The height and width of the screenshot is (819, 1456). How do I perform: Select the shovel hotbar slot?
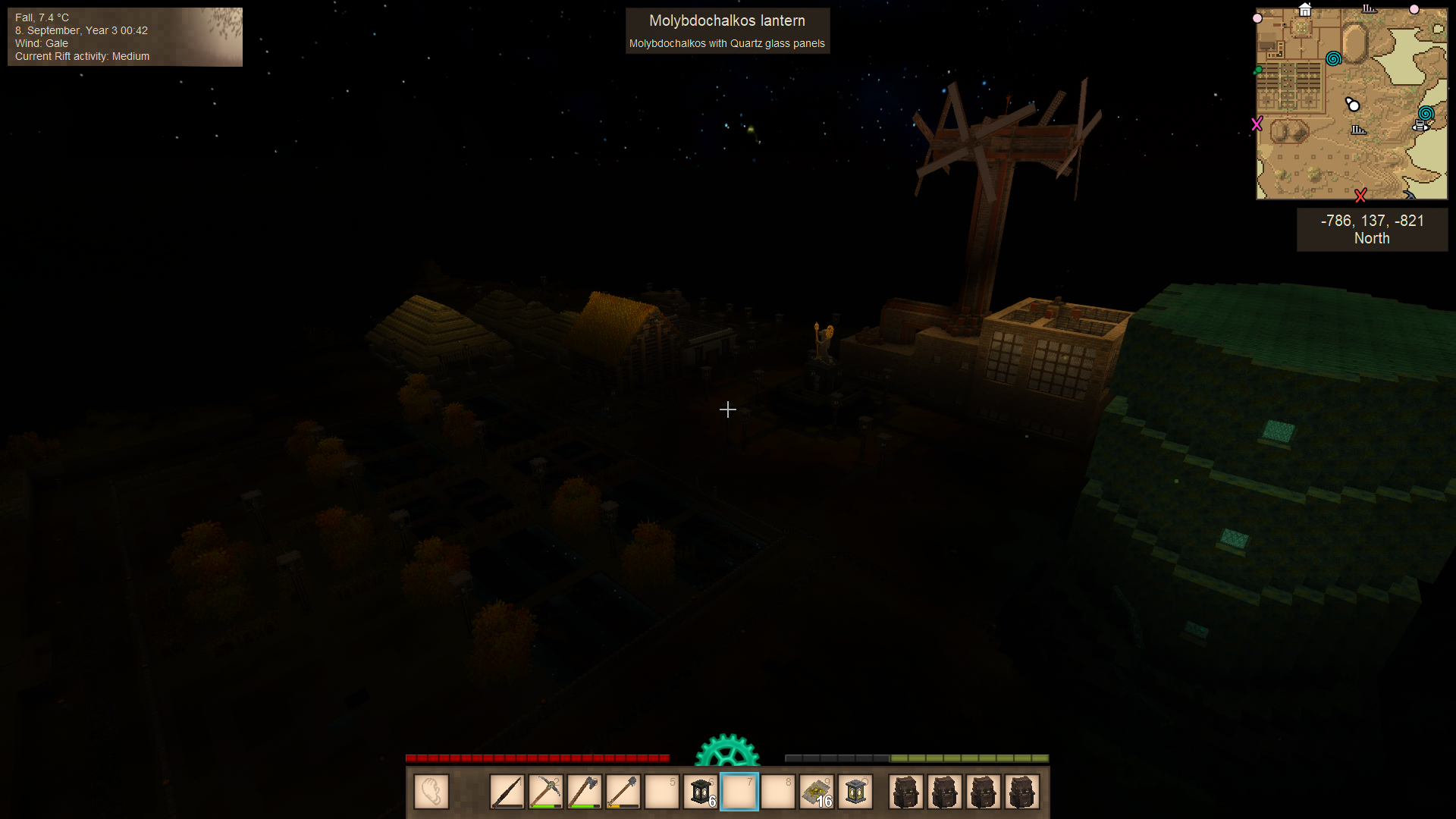pos(623,792)
